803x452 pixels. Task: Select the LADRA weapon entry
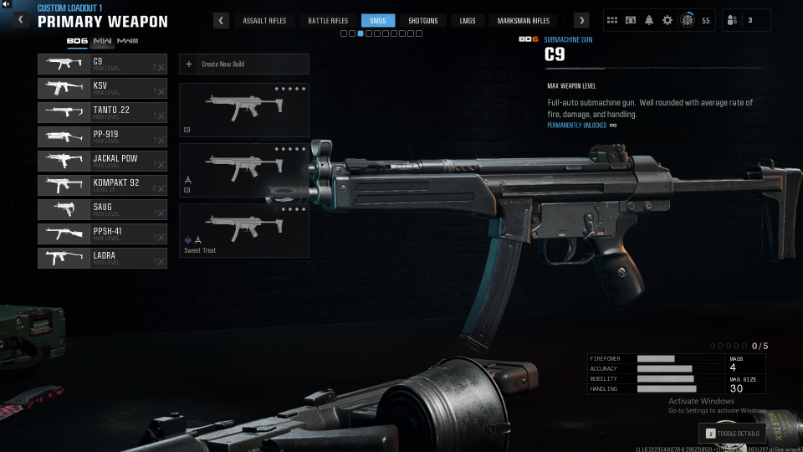(102, 258)
